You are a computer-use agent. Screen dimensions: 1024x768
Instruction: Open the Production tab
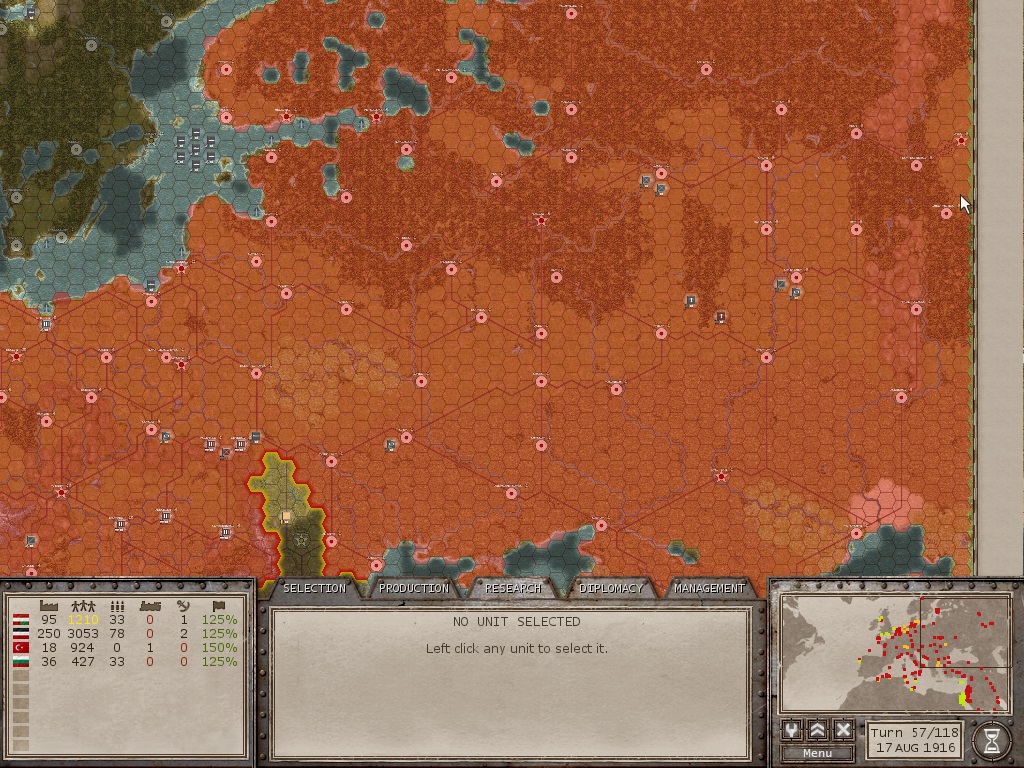click(413, 588)
